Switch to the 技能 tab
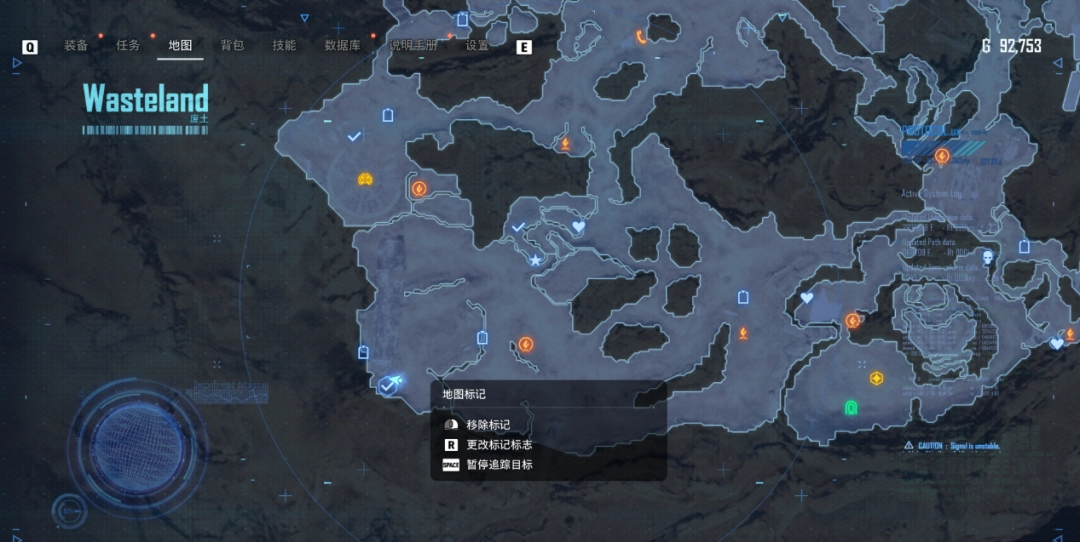The width and height of the screenshot is (1080, 542). click(x=284, y=46)
